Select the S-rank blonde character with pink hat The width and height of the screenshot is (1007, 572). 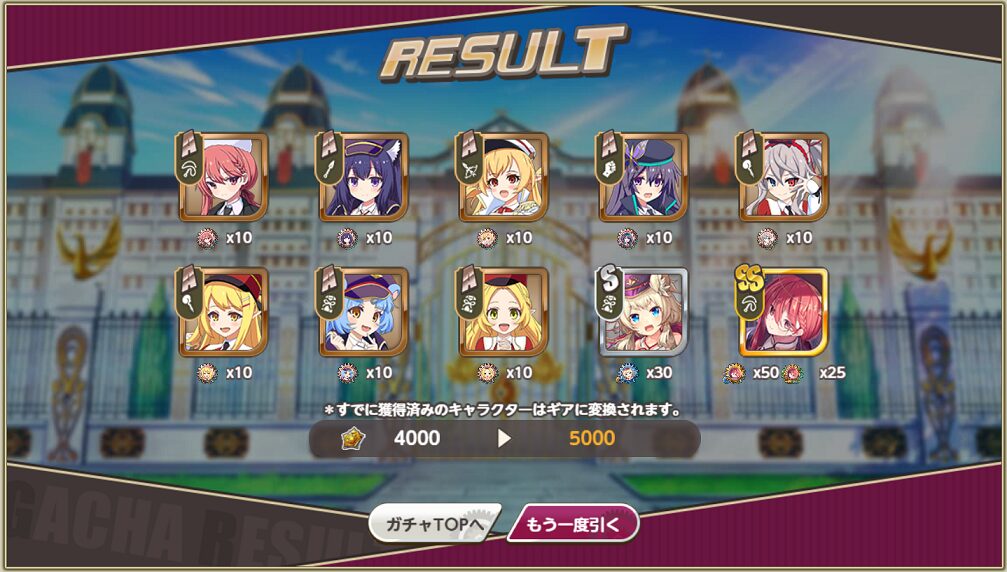tap(643, 312)
